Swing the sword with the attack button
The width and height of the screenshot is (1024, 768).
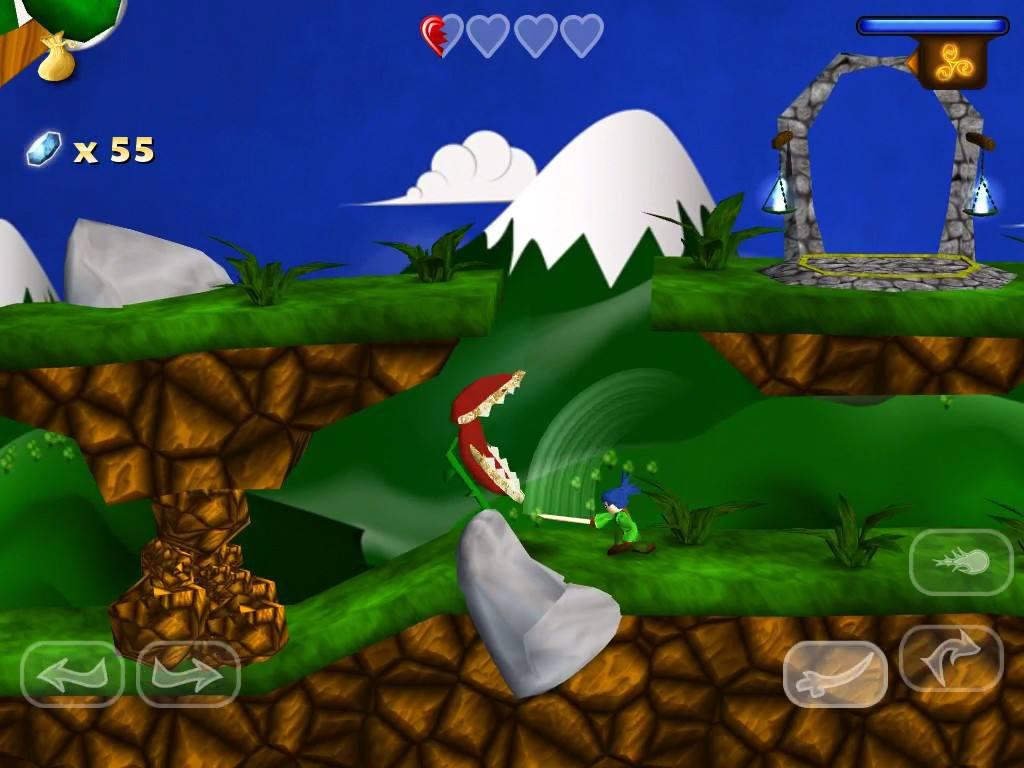point(835,674)
